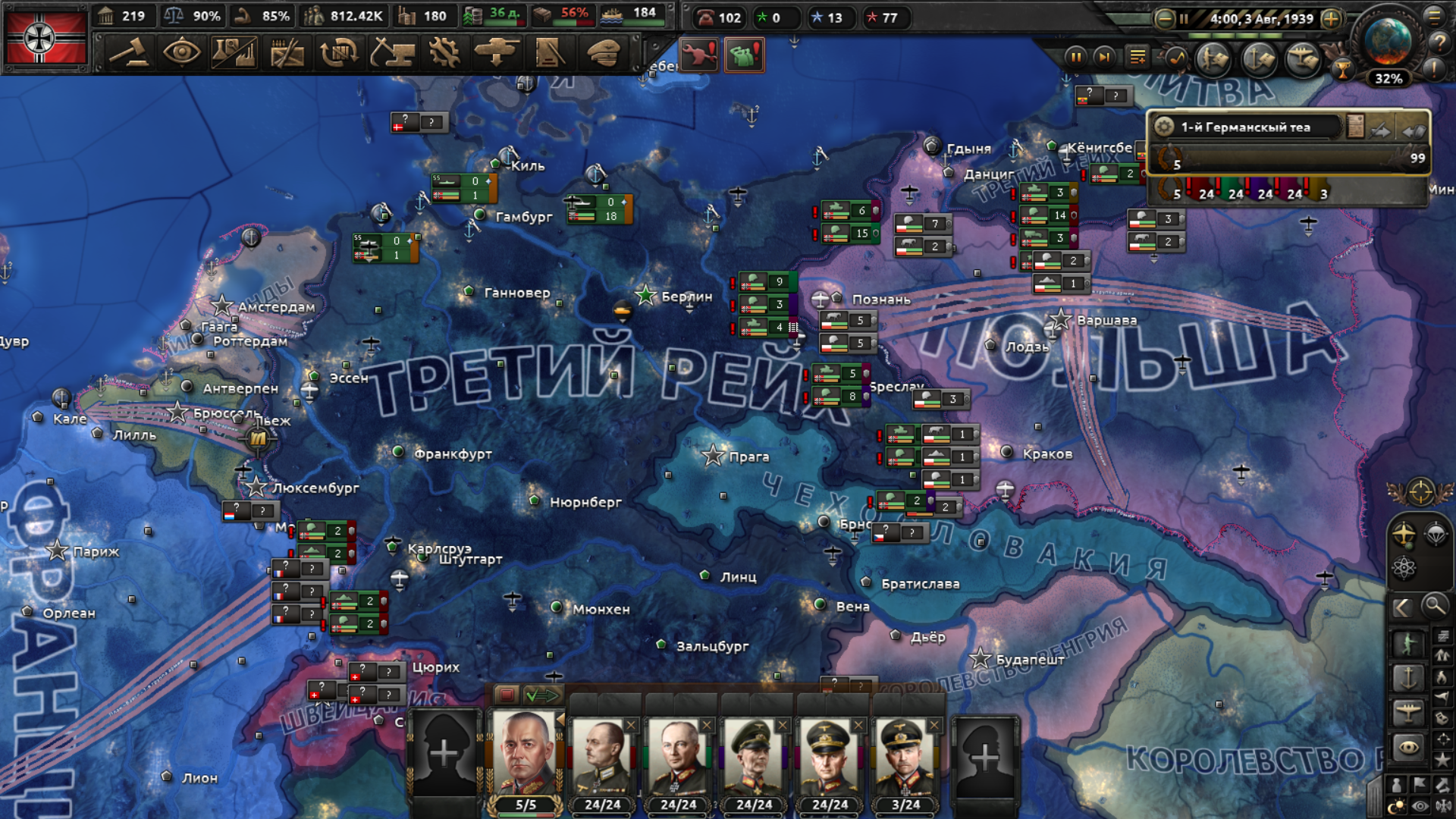Image resolution: width=1456 pixels, height=819 pixels.
Task: Open the question mark help button
Action: coord(1439,42)
